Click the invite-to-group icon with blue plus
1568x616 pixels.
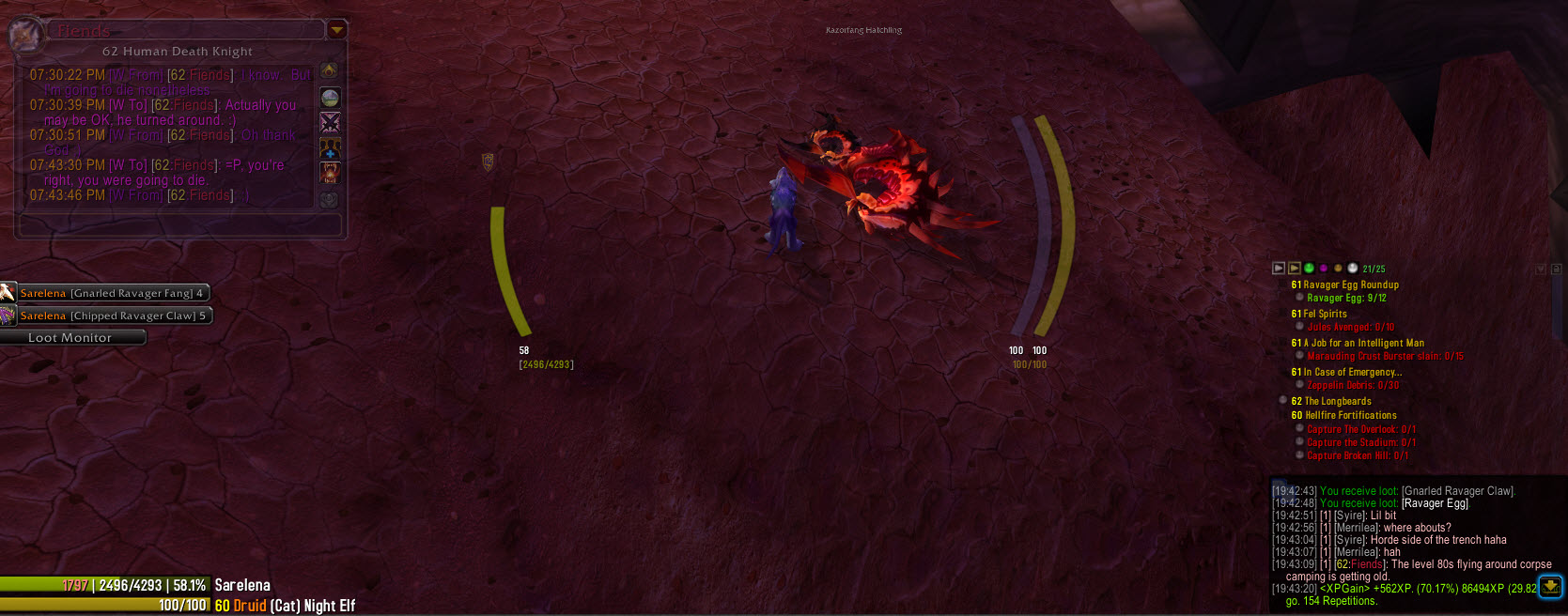(330, 148)
